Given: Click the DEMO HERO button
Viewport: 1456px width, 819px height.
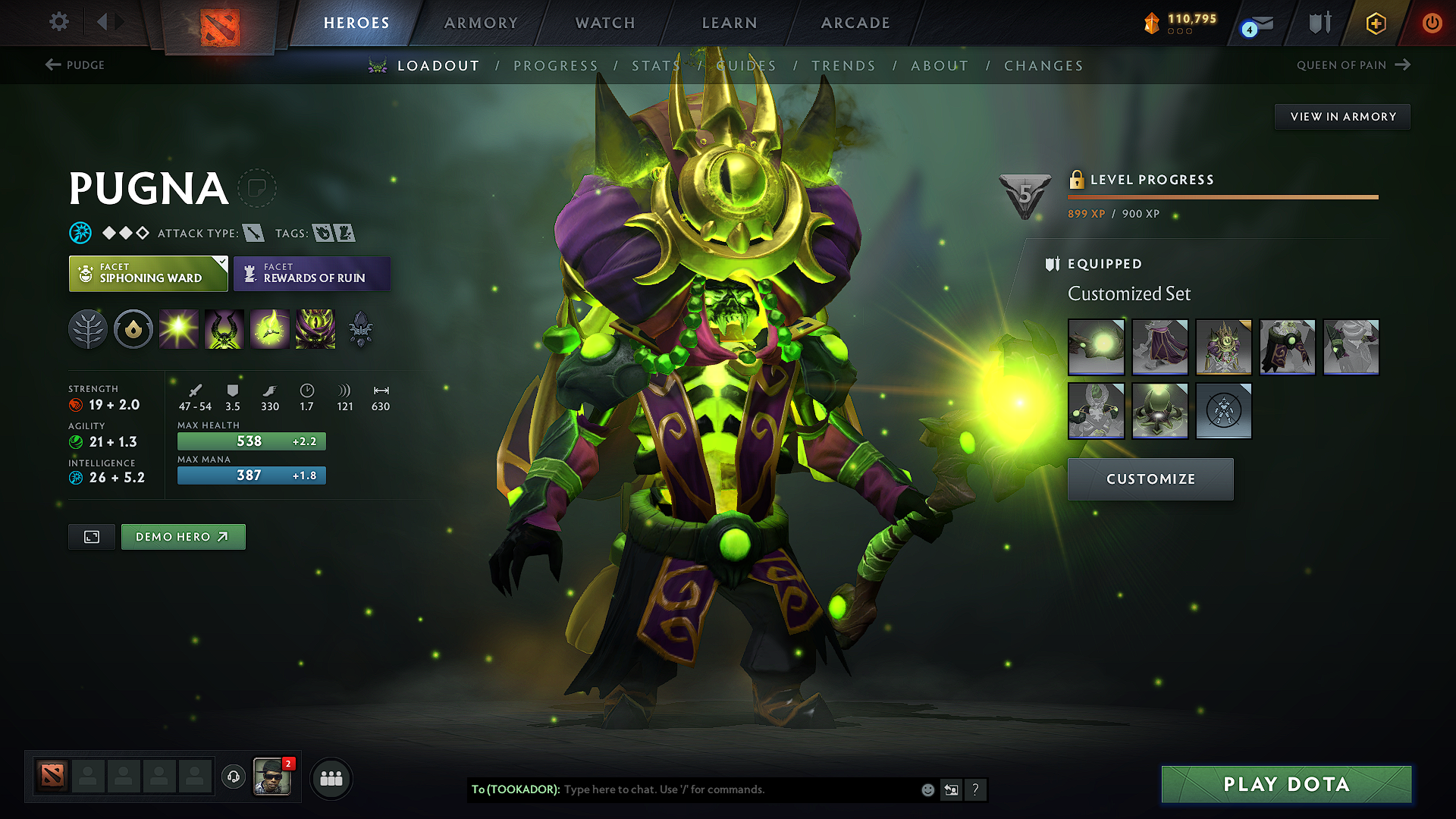Looking at the screenshot, I should point(183,536).
